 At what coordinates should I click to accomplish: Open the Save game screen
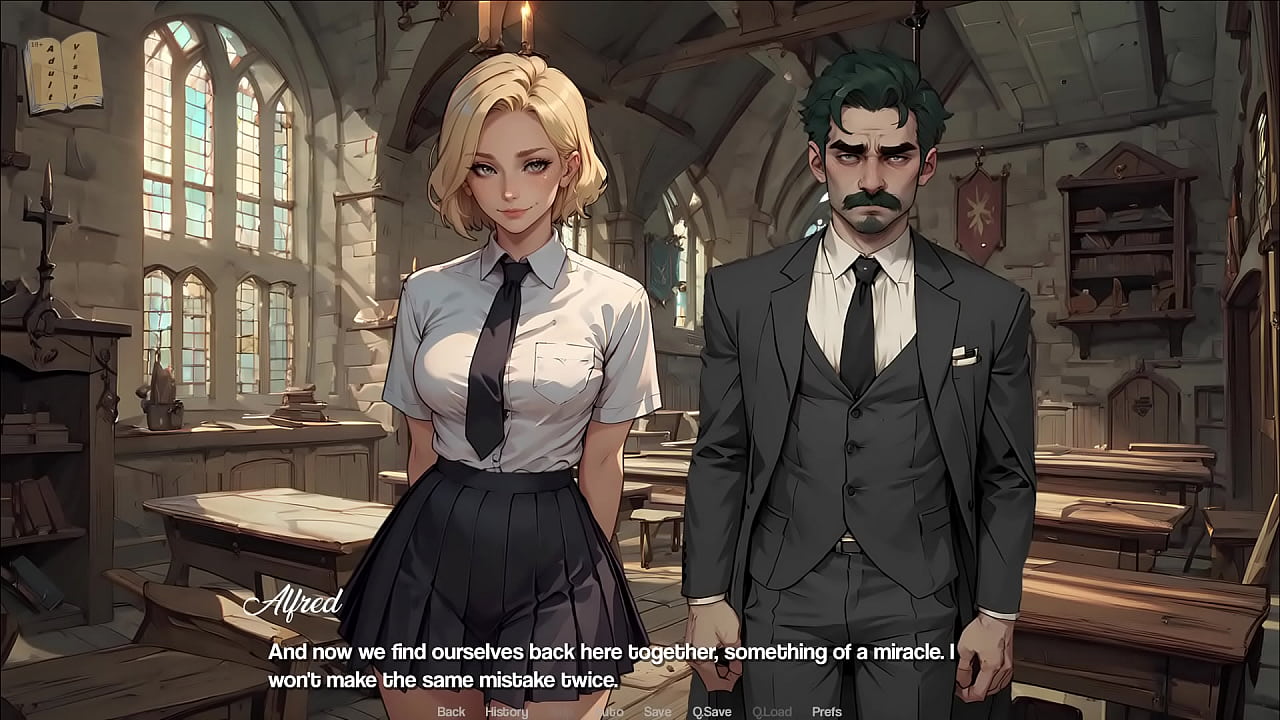[x=657, y=711]
